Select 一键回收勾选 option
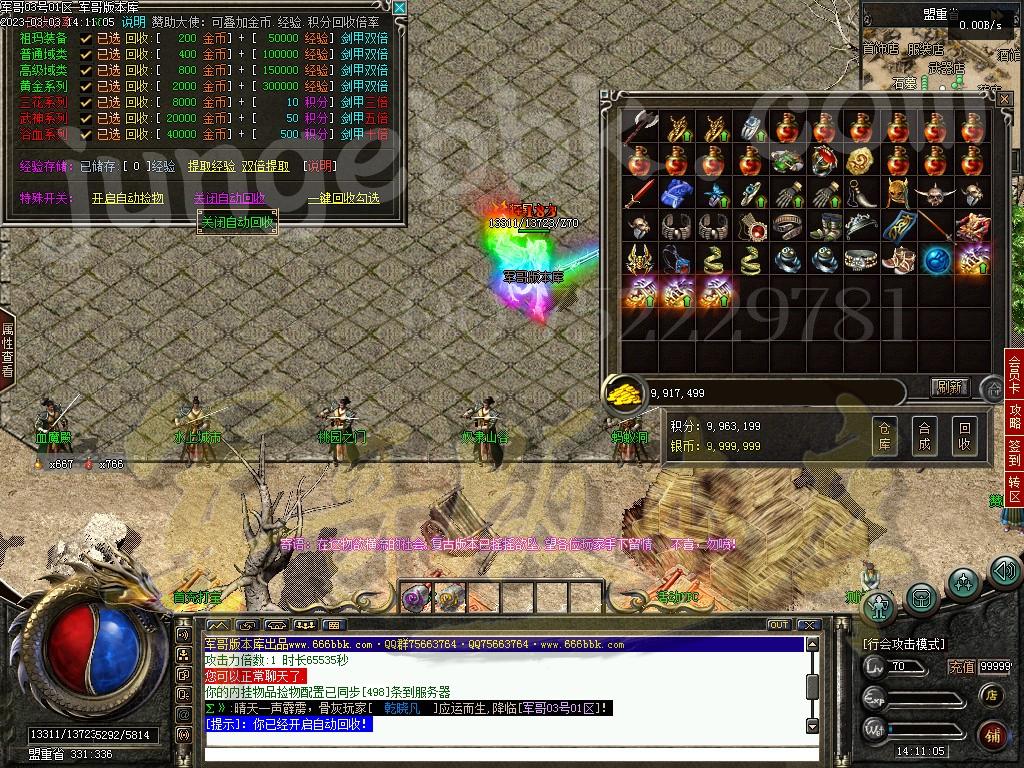This screenshot has width=1024, height=768. 343,198
